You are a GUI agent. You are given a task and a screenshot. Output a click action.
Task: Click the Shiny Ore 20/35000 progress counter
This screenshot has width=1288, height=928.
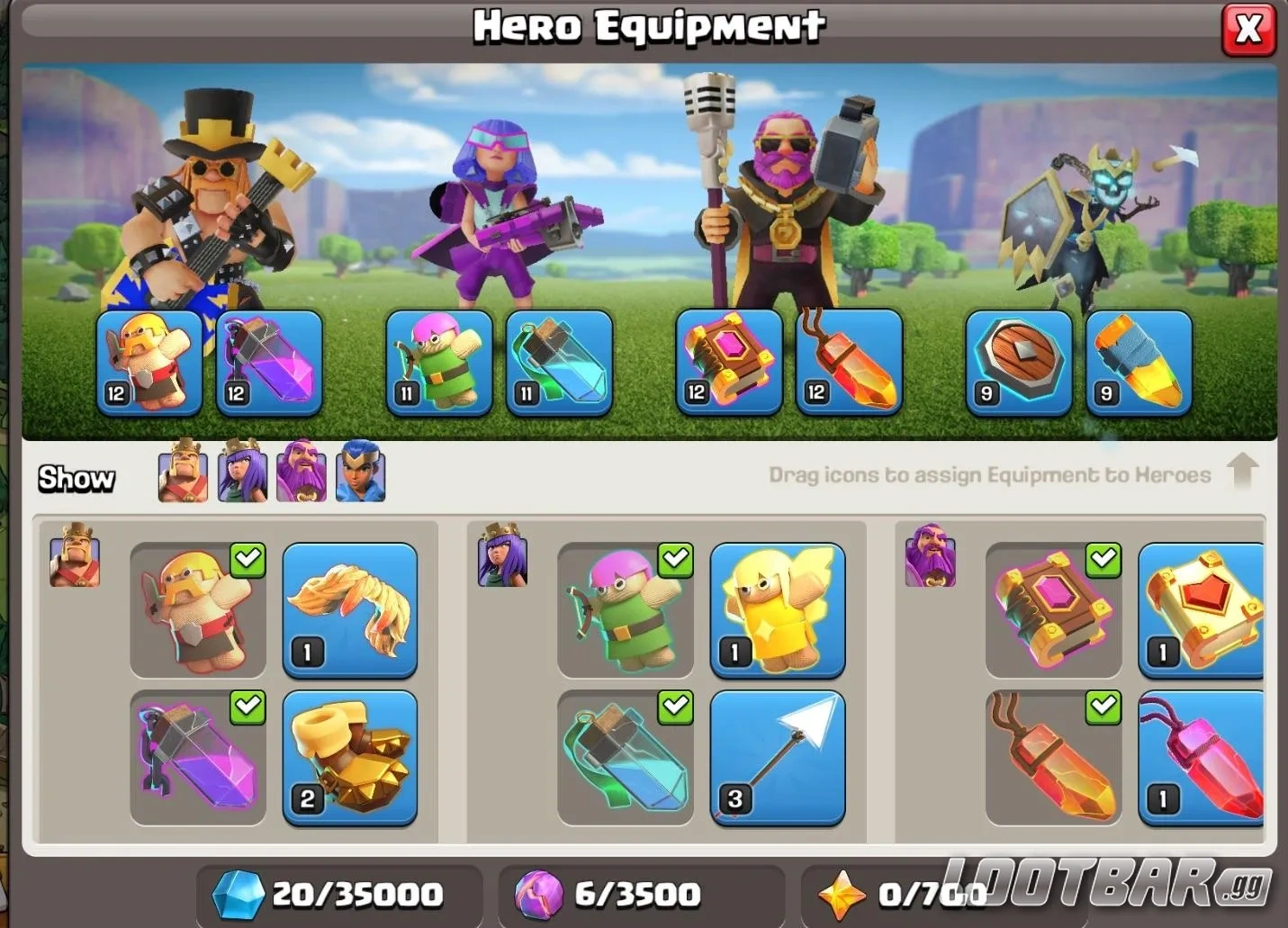tap(333, 893)
